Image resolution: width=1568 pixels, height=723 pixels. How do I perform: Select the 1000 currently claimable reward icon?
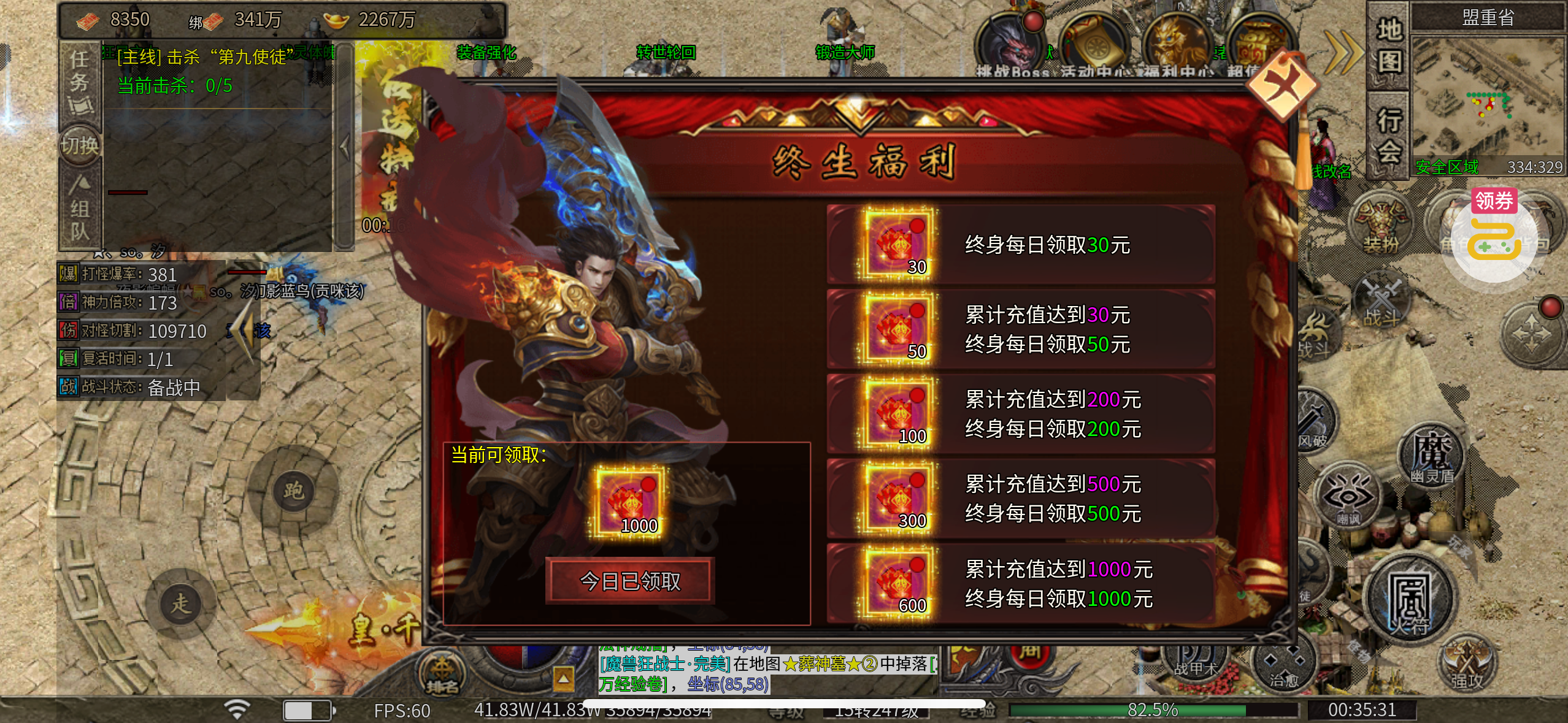(x=629, y=503)
